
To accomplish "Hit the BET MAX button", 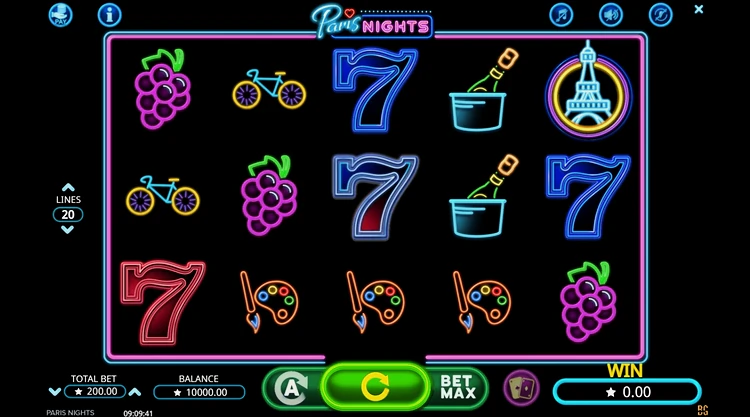I will pos(459,386).
